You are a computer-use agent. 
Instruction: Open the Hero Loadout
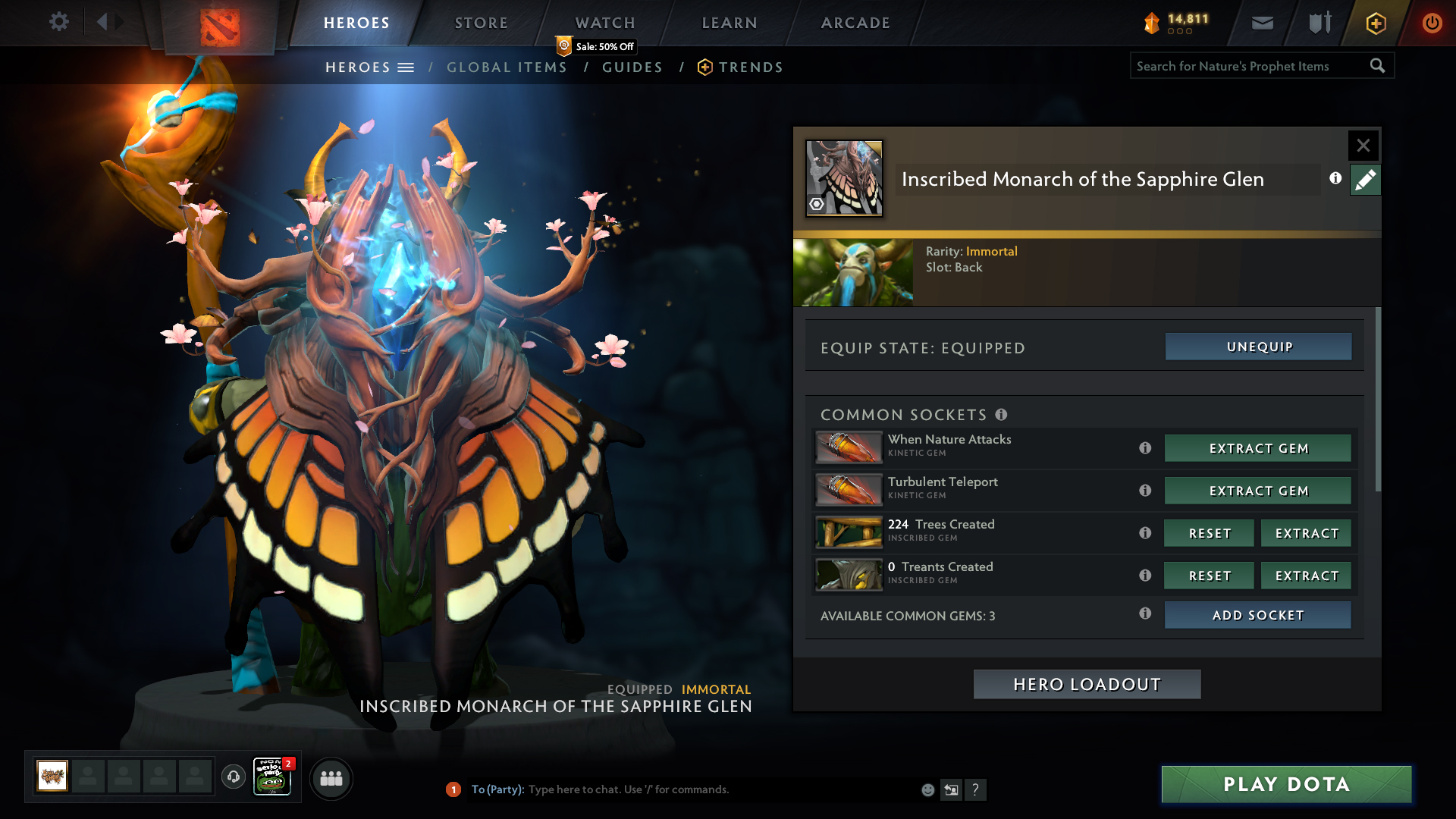pos(1087,684)
